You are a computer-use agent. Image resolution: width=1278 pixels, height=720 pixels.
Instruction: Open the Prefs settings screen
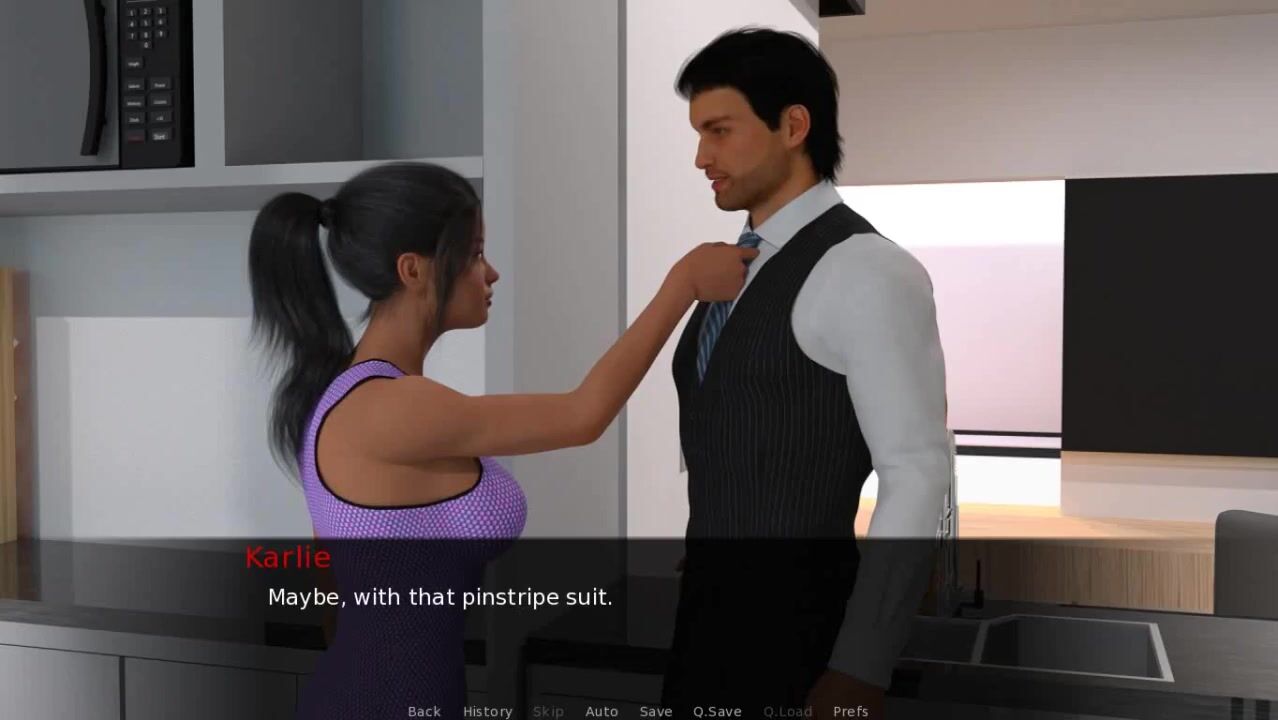pos(850,711)
